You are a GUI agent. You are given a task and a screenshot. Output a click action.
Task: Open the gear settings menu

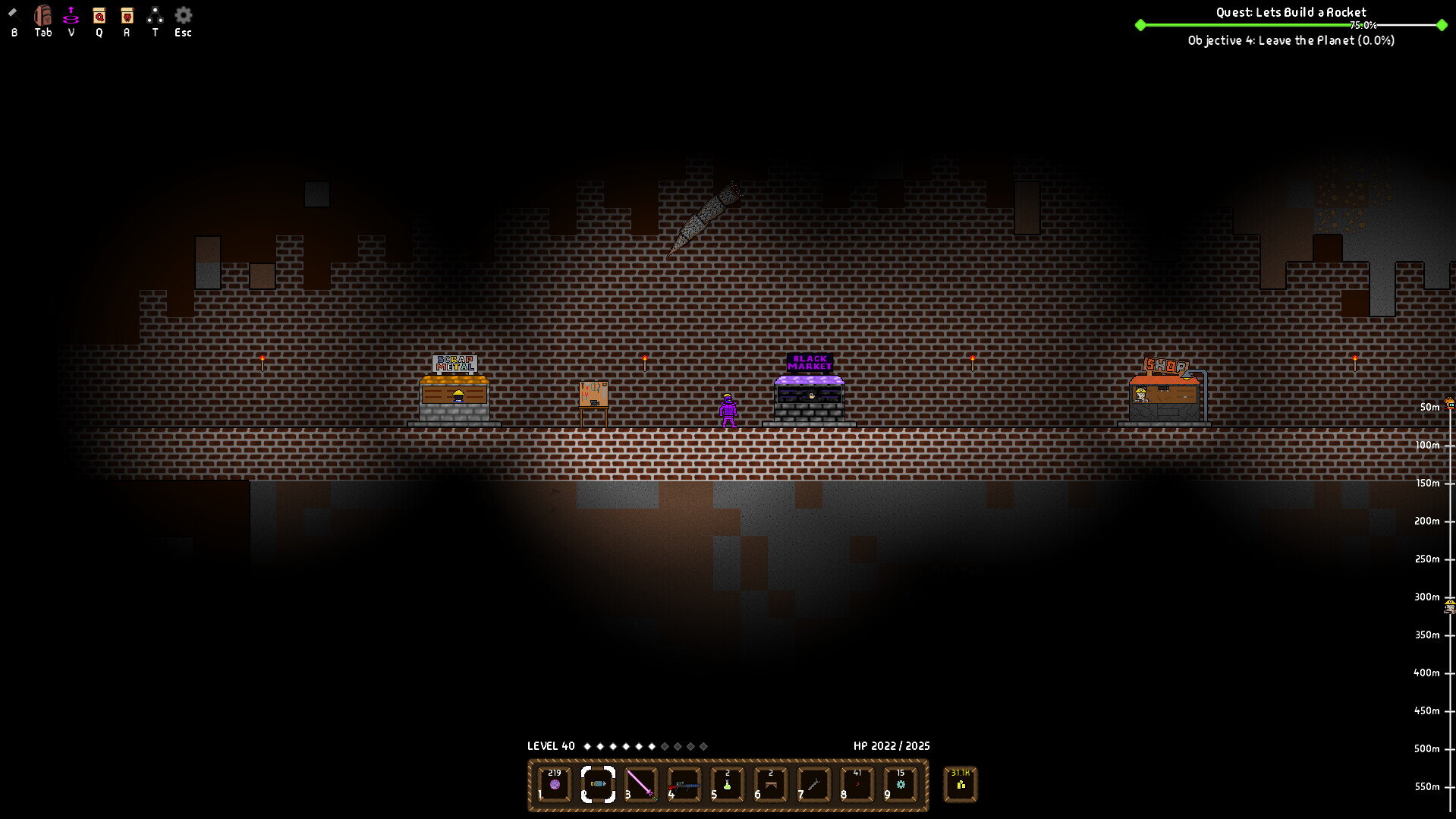183,15
